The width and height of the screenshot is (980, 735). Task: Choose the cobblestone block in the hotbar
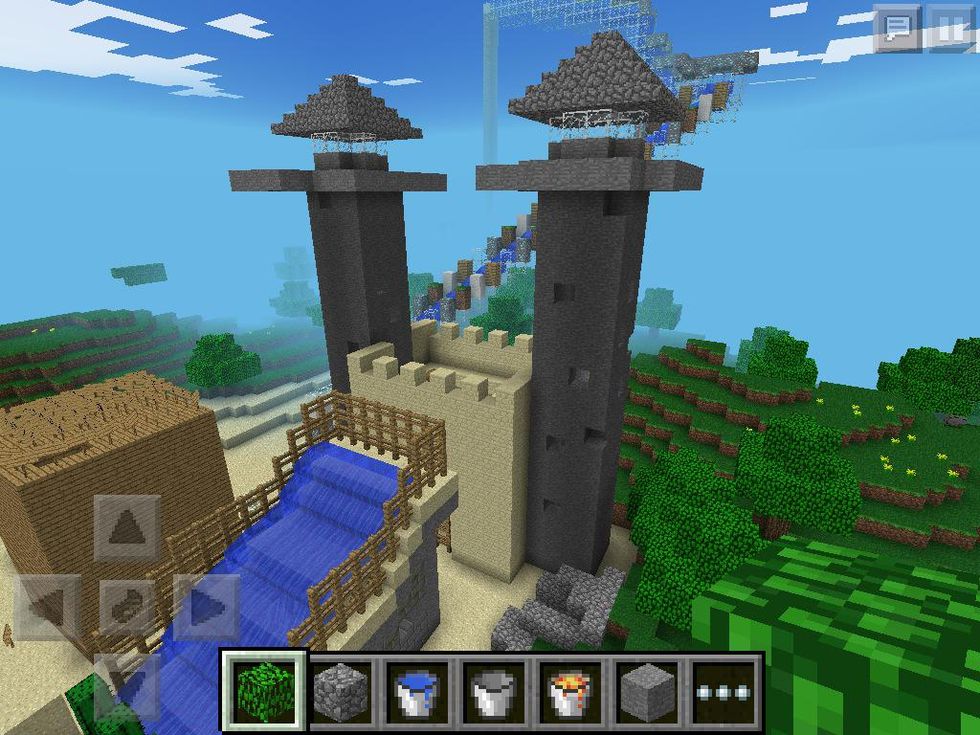[339, 689]
